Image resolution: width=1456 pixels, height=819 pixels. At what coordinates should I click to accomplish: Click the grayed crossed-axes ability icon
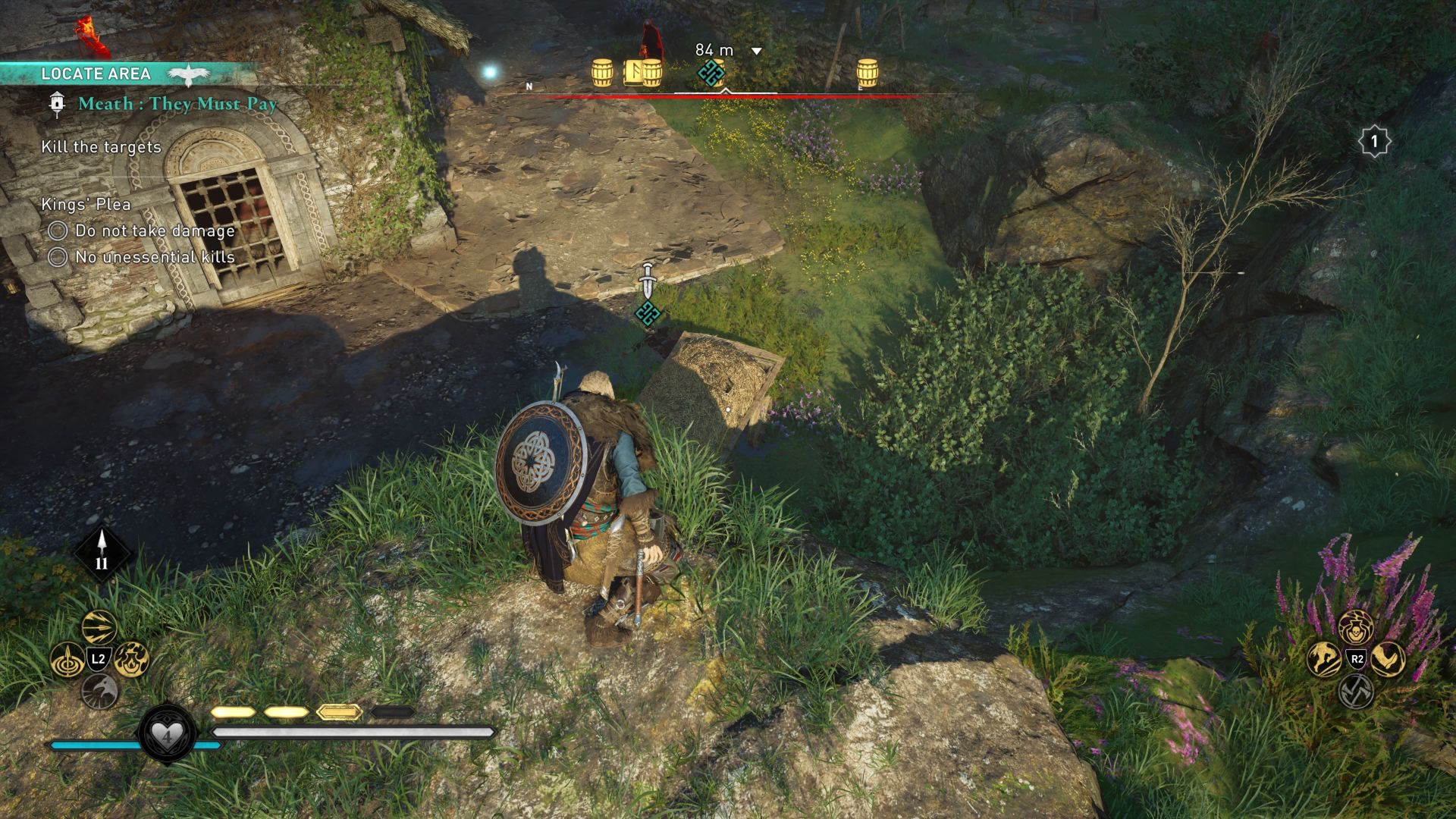1357,692
